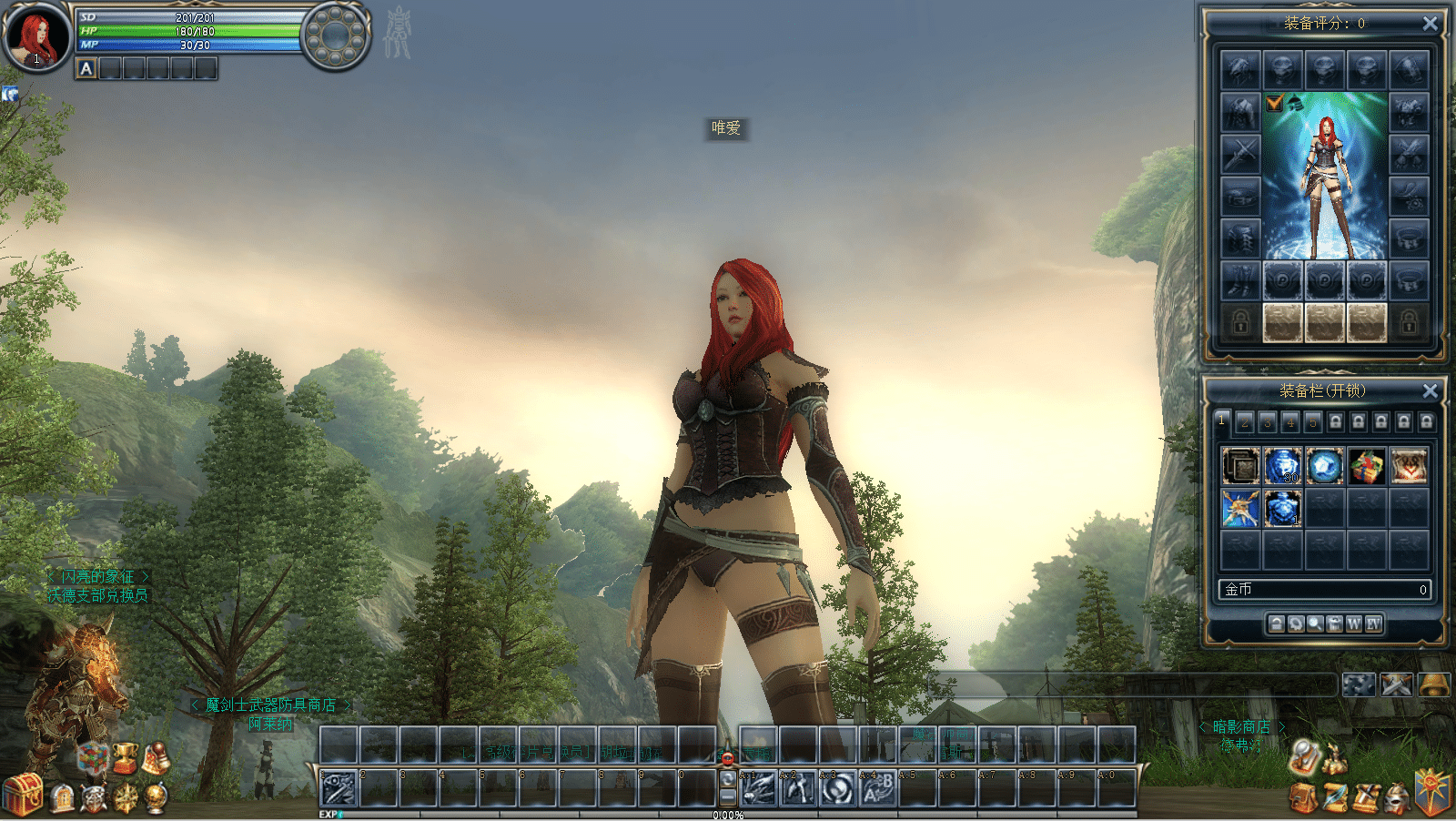1456x821 pixels.
Task: Open the silver helmet menu icon
Action: 1397,798
